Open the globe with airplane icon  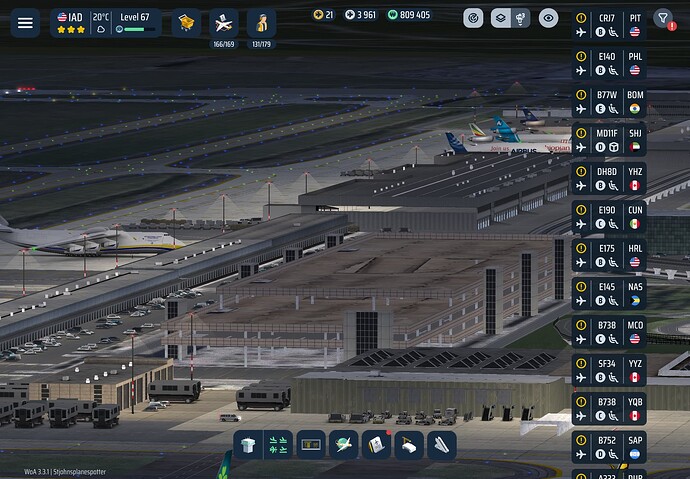[x=343, y=445]
